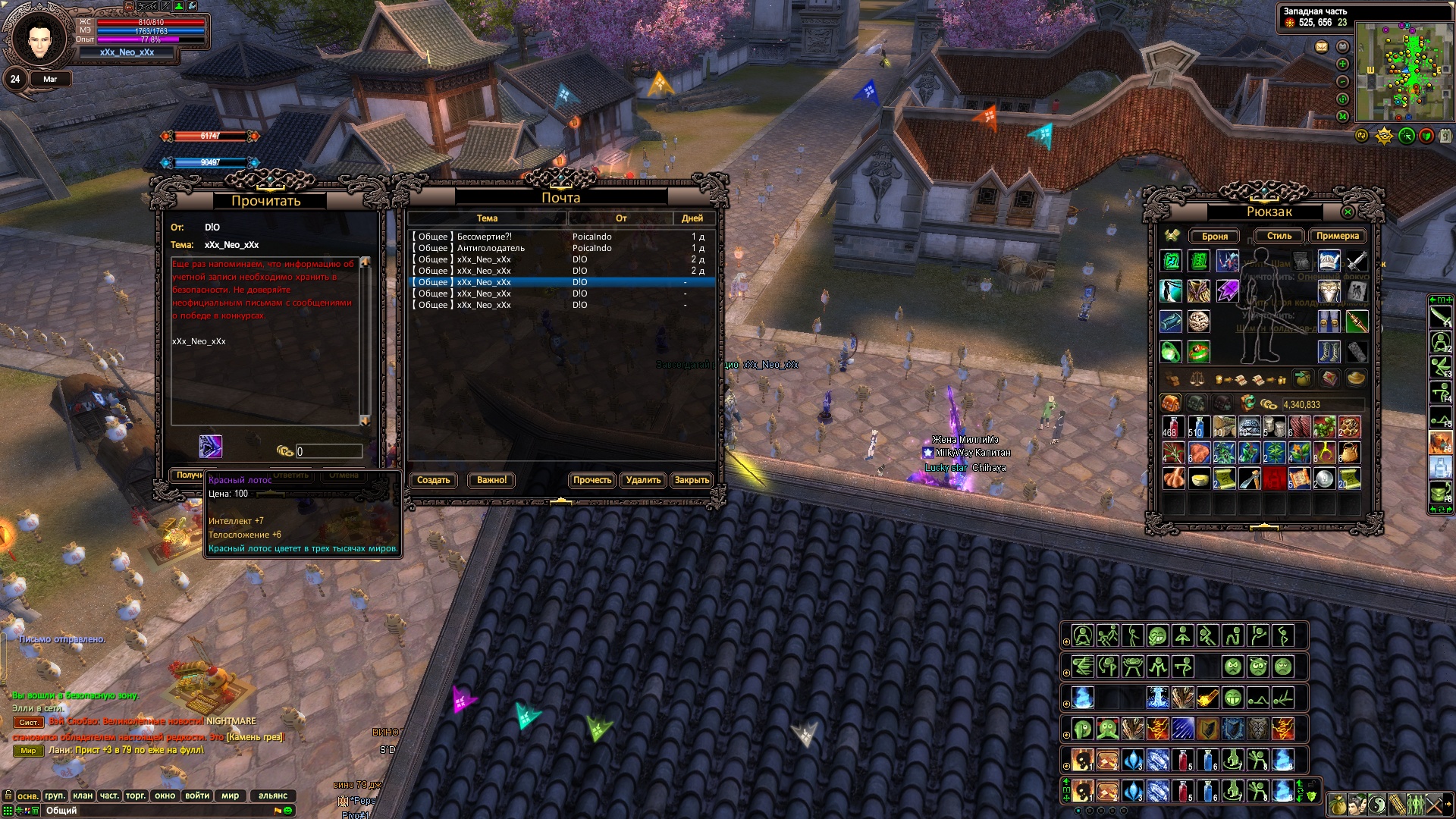Open the smiley emote picker in chat

coord(288,811)
